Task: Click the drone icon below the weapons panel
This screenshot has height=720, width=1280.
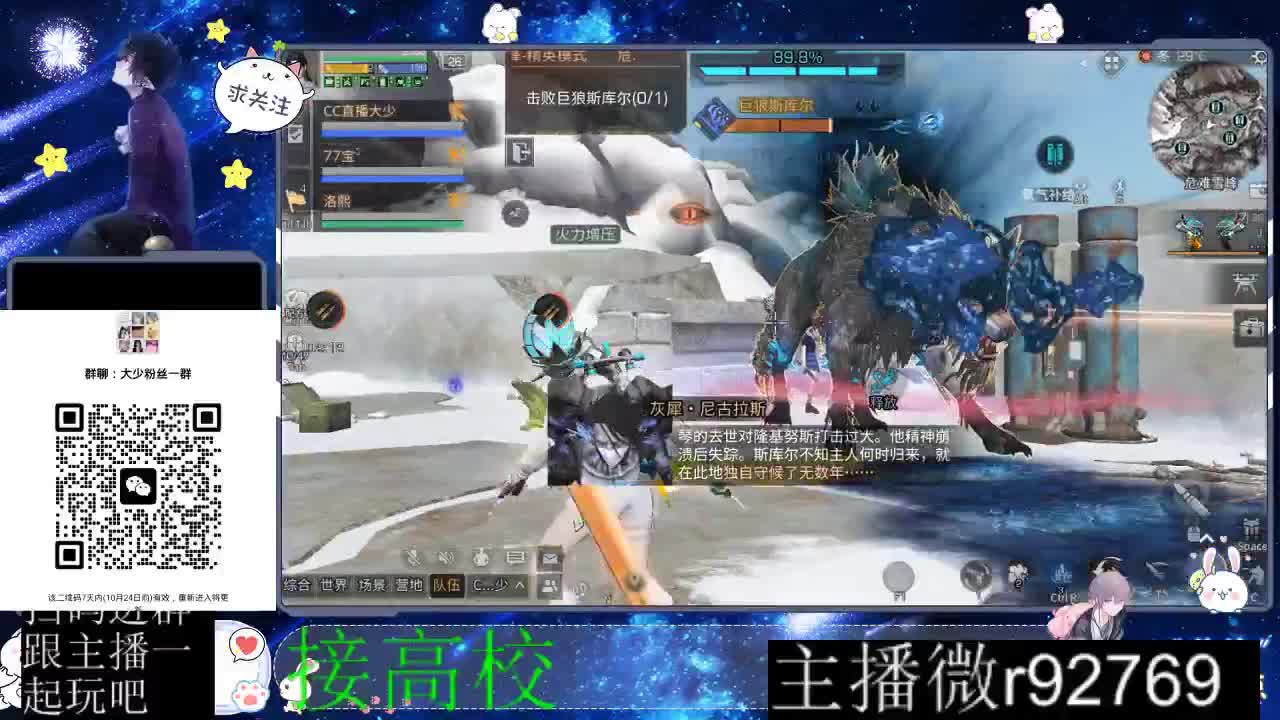Action: 1243,283
